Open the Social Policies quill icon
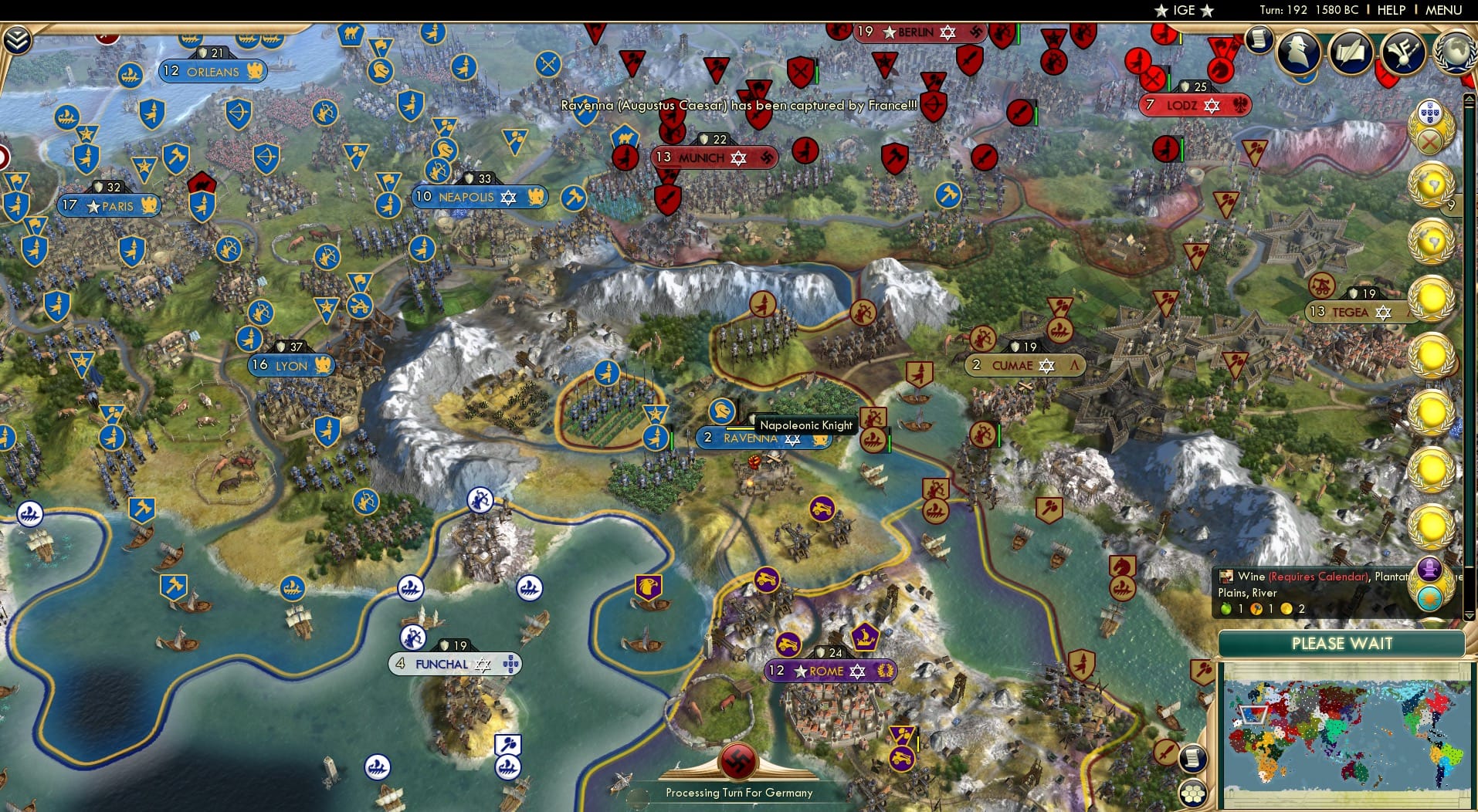The image size is (1478, 812). (x=1351, y=50)
